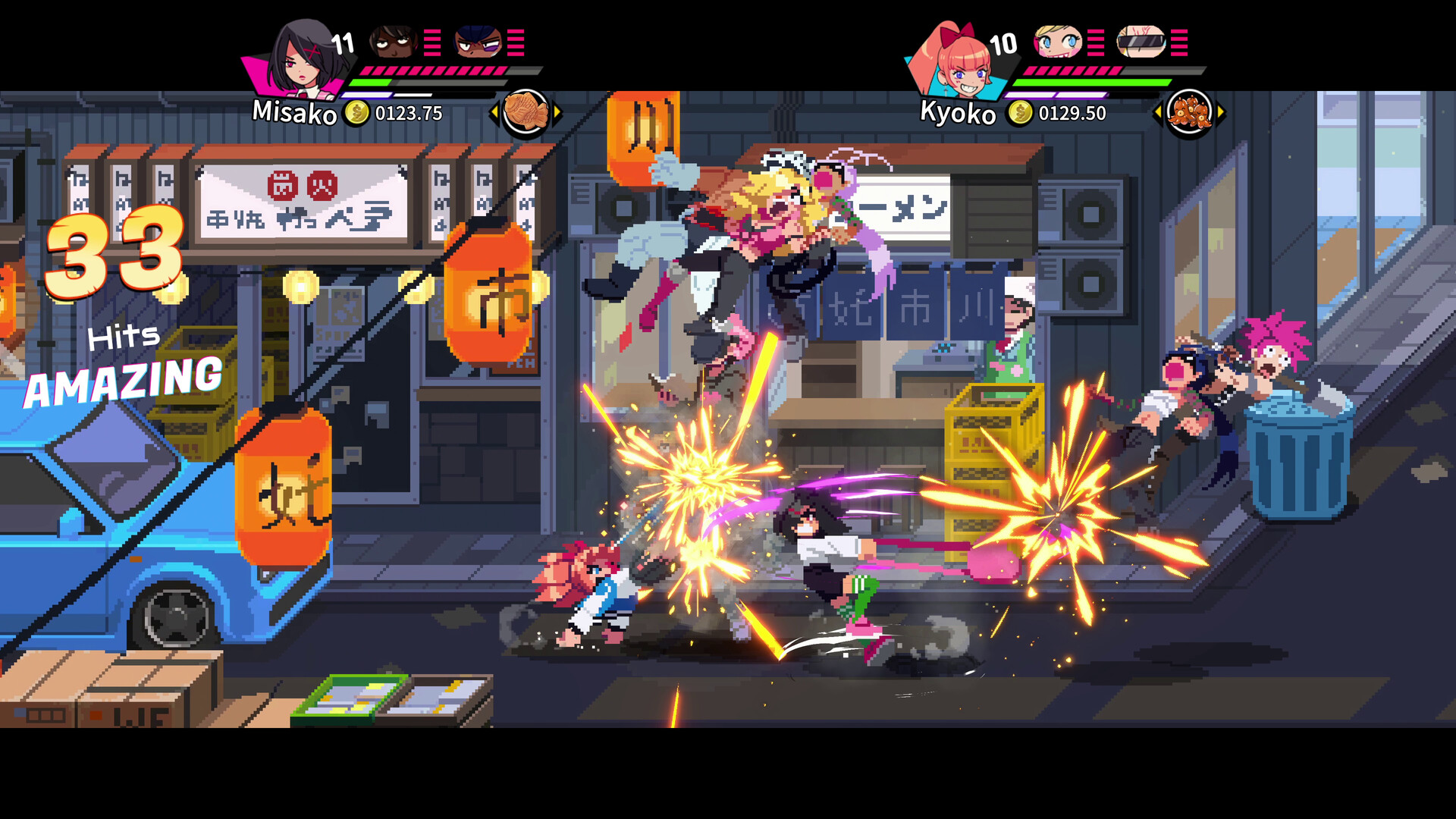Cycle Misako's item left with the yellow arrow
This screenshot has width=1456, height=819.
point(496,111)
